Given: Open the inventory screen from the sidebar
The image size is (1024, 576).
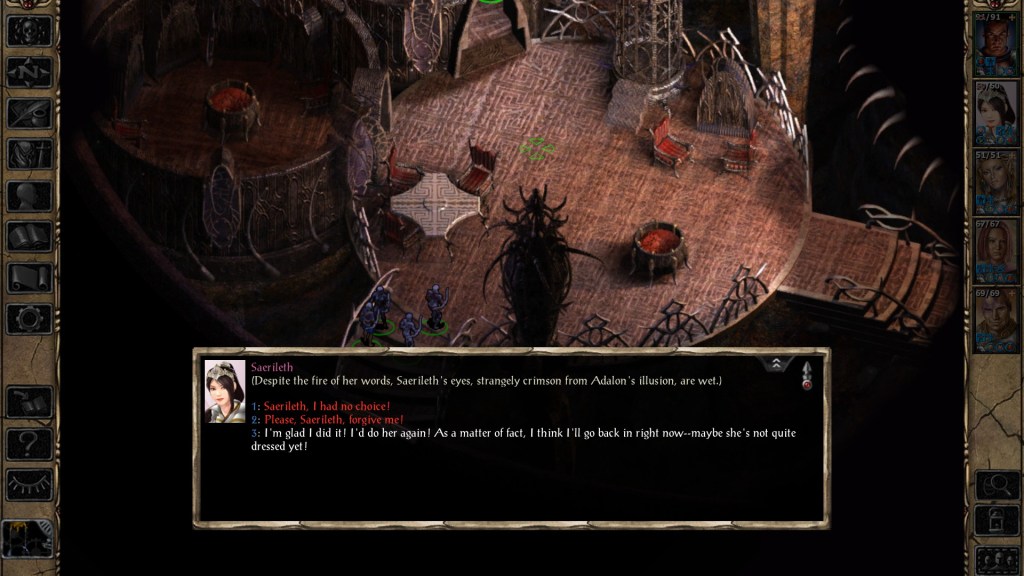Looking at the screenshot, I should (29, 154).
